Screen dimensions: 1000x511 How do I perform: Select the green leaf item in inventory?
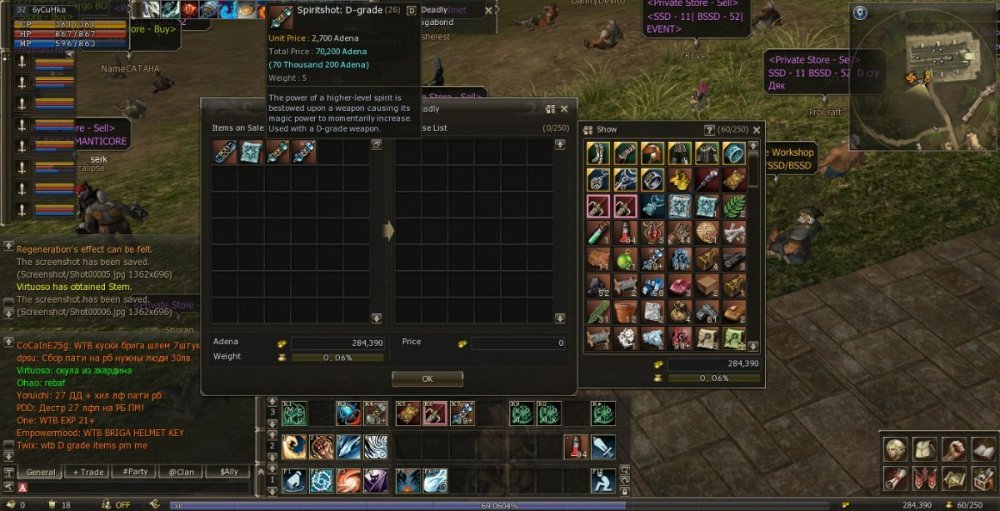coord(734,206)
